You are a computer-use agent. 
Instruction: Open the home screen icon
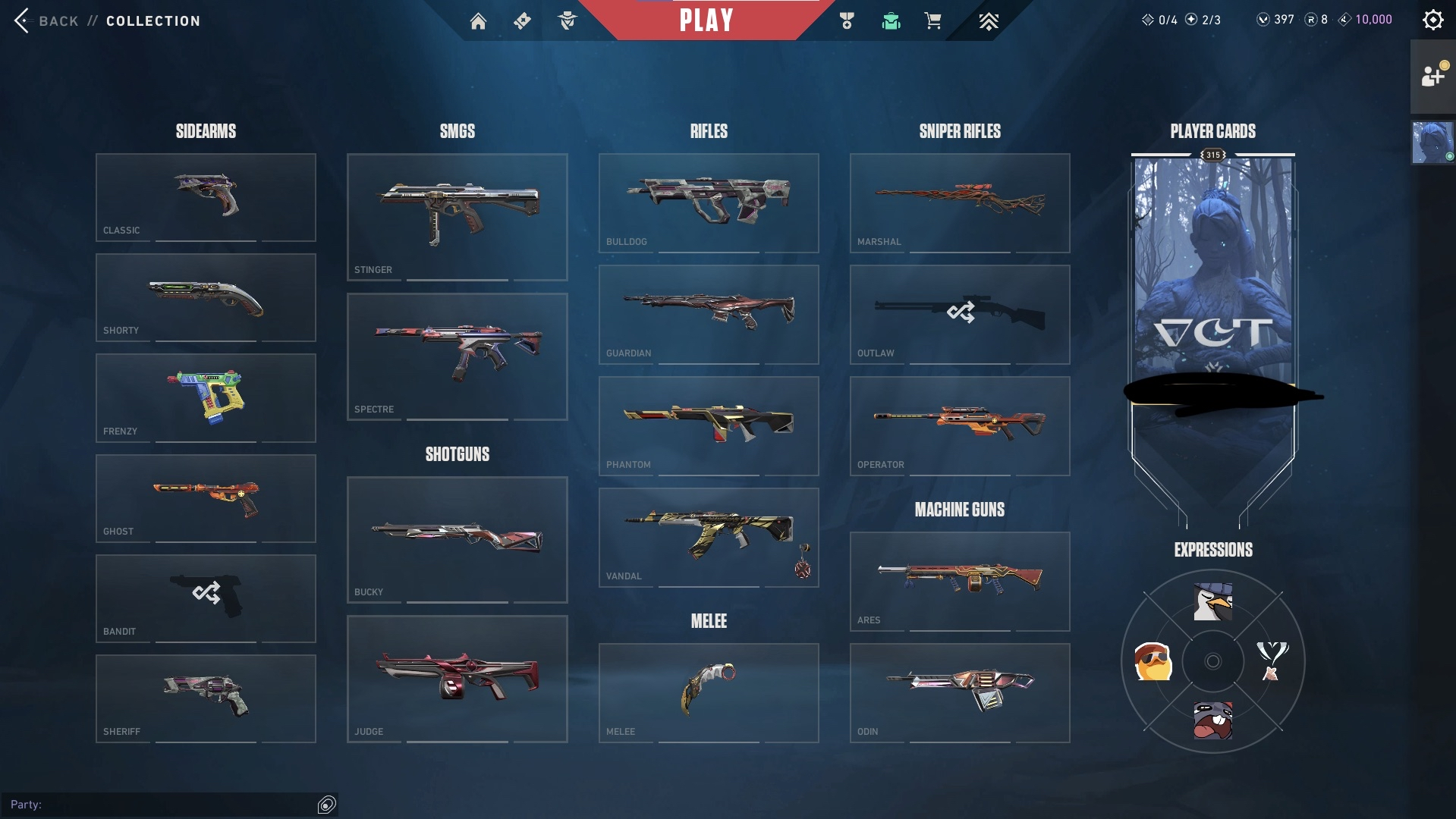click(478, 21)
